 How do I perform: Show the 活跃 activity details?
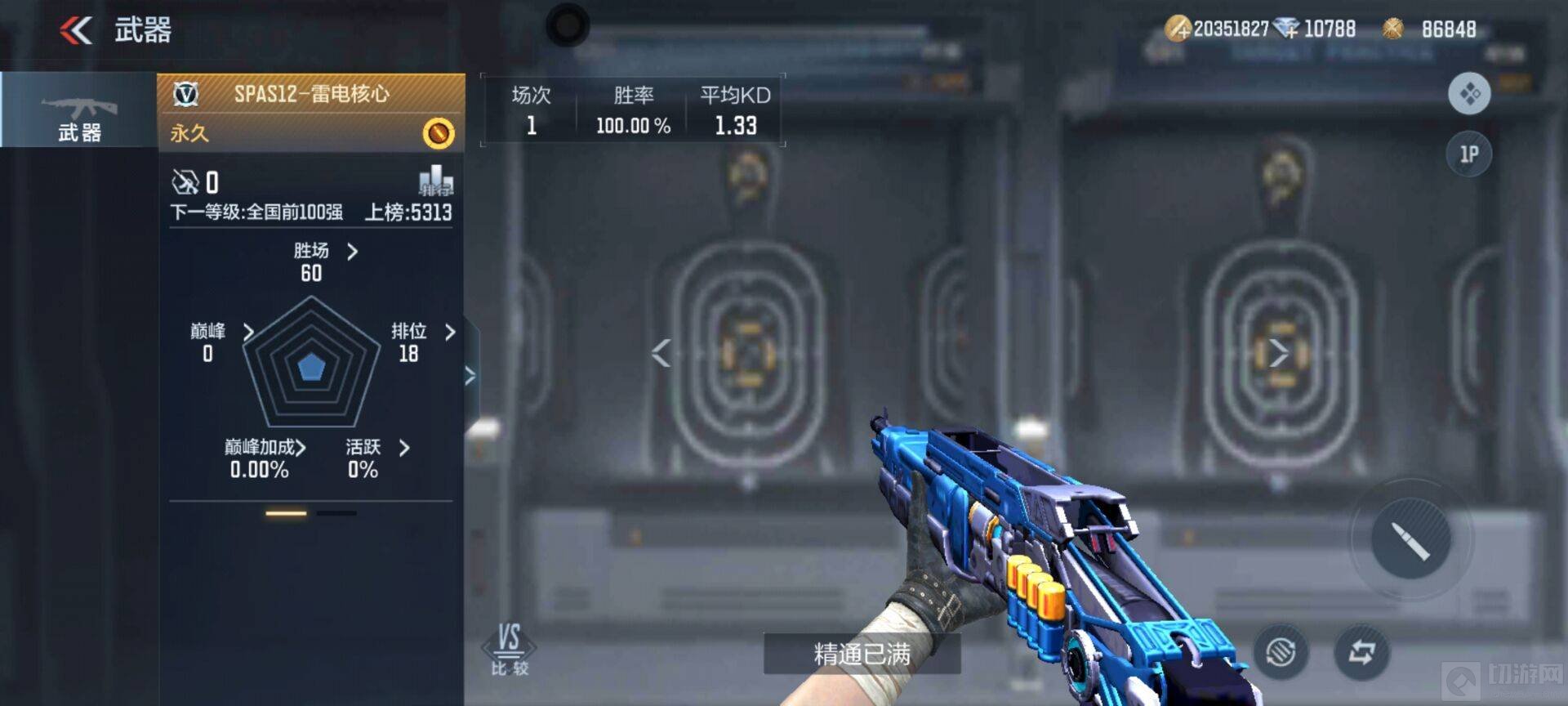(x=404, y=448)
